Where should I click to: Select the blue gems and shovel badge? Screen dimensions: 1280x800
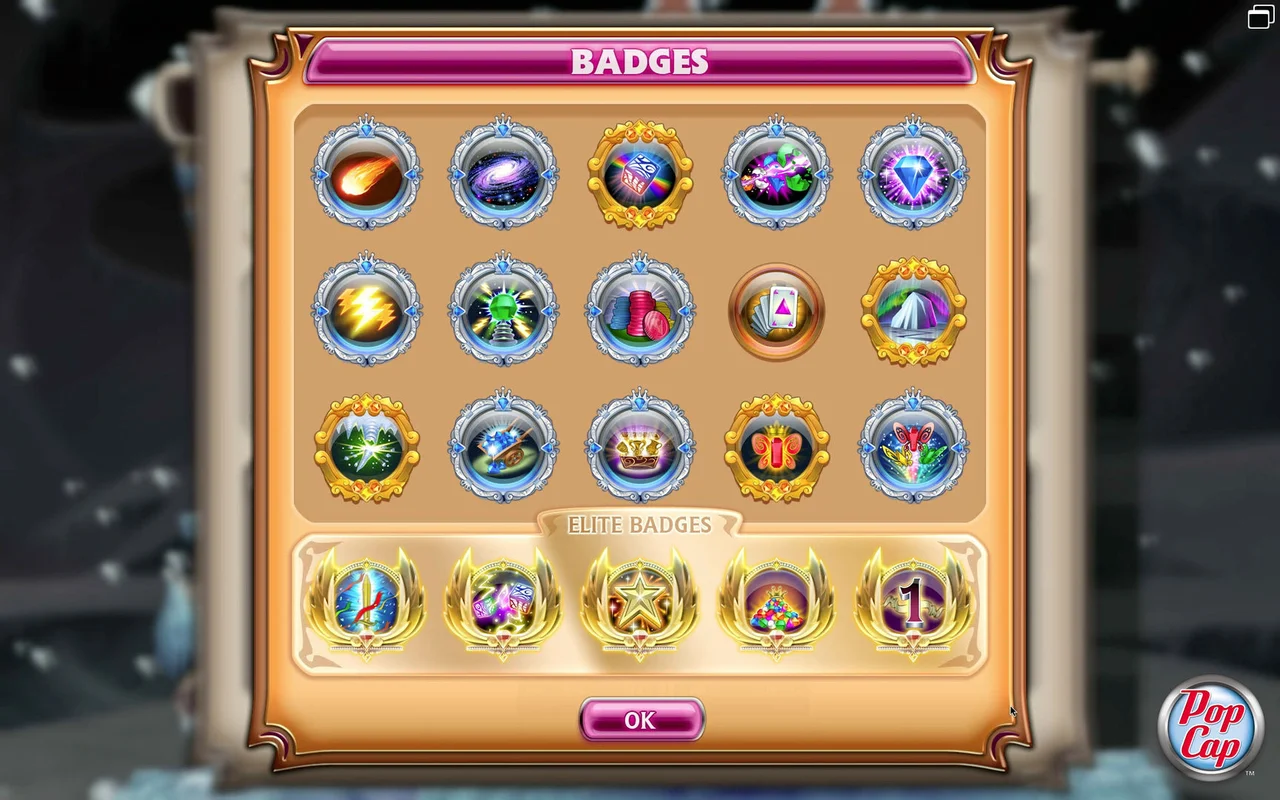504,447
